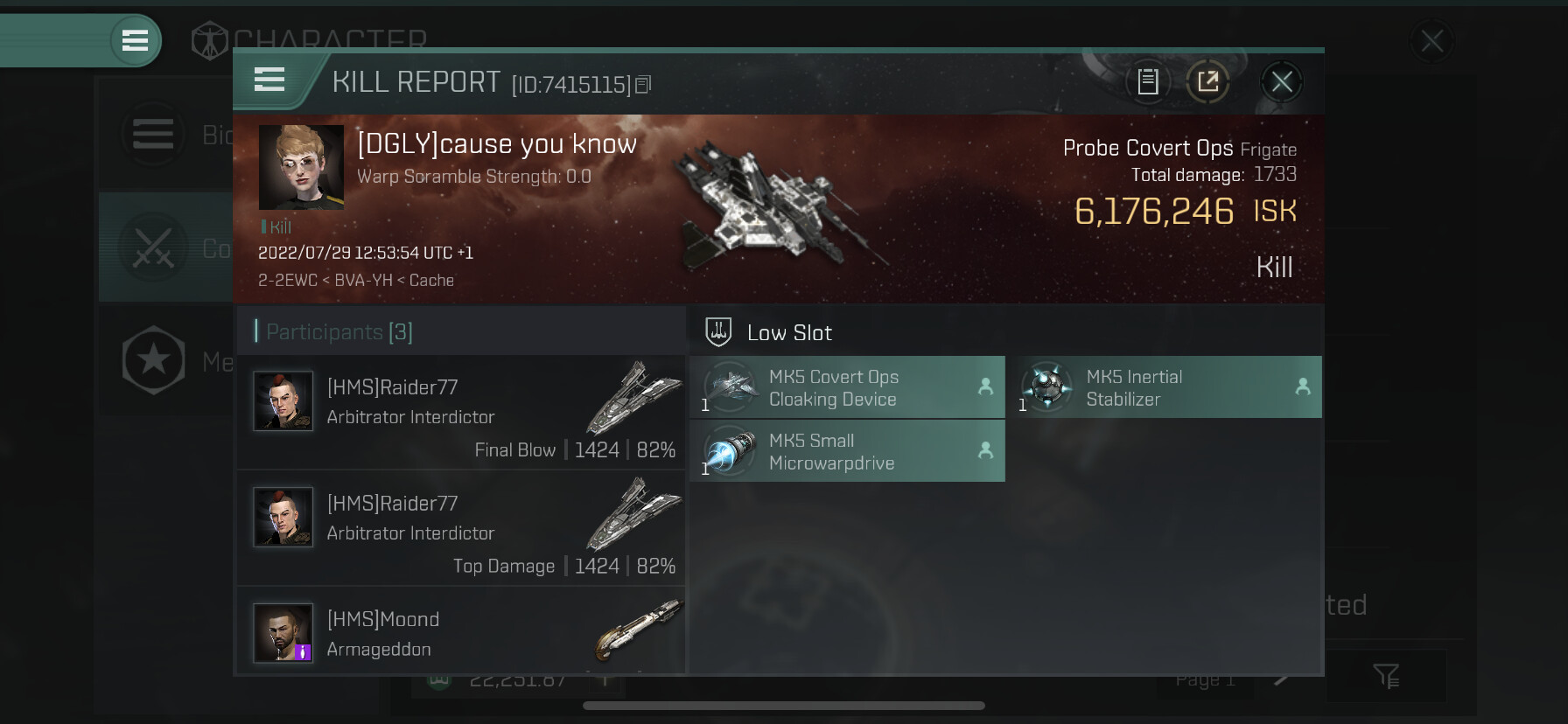Open the main menu in top-left
Screen dimensions: 1568x724
[x=135, y=40]
